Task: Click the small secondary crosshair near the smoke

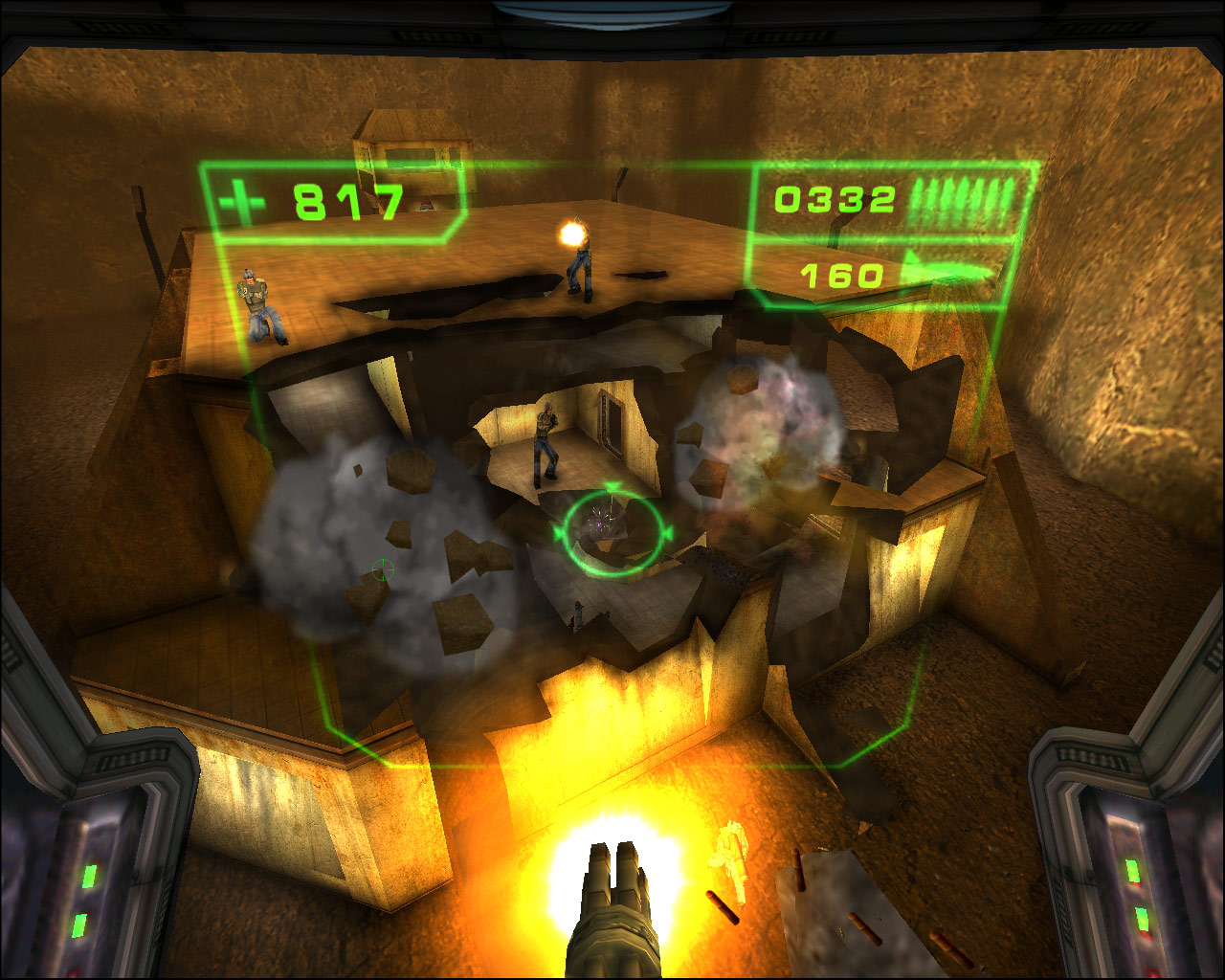Action: coord(382,571)
